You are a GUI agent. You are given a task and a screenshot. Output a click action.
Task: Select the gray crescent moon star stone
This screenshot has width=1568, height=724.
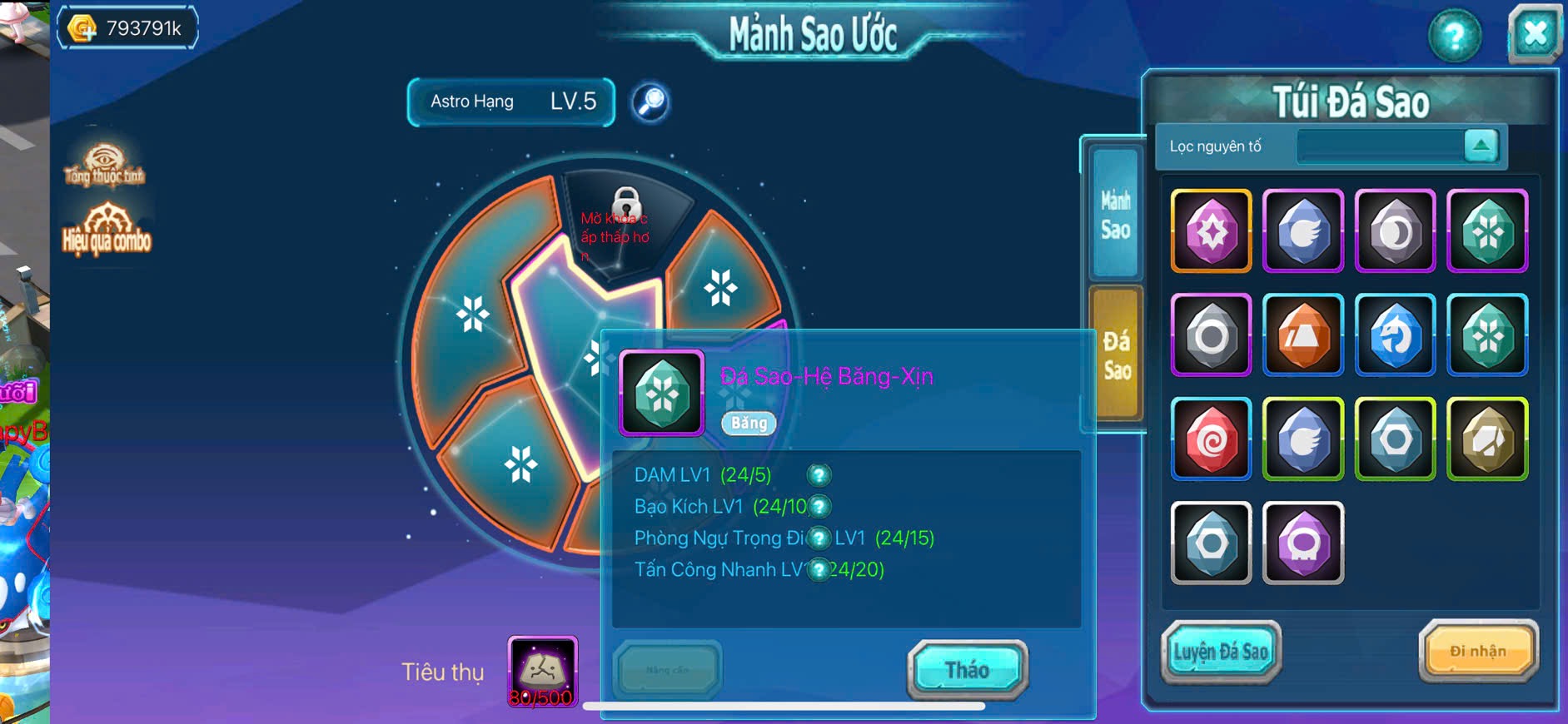(1396, 231)
